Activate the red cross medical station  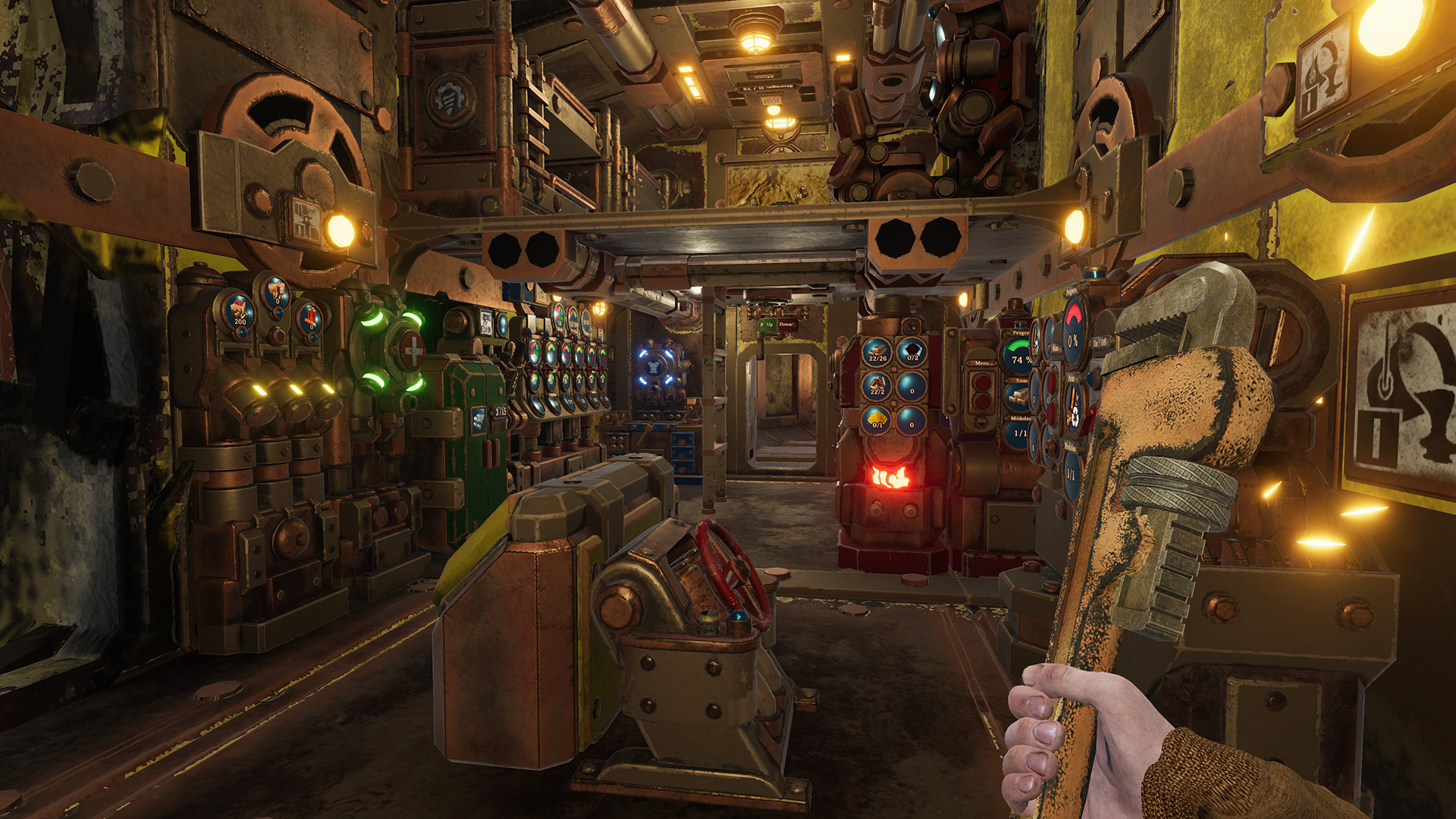point(413,350)
